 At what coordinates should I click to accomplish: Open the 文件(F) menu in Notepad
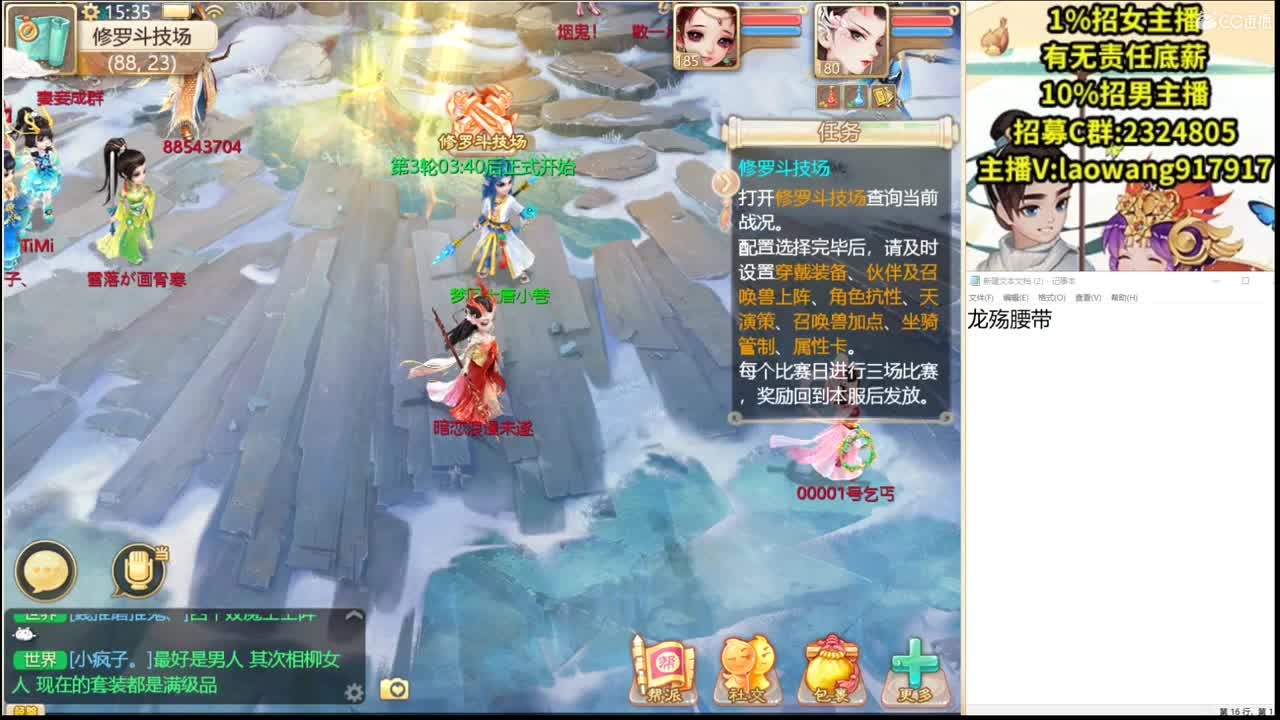point(980,297)
